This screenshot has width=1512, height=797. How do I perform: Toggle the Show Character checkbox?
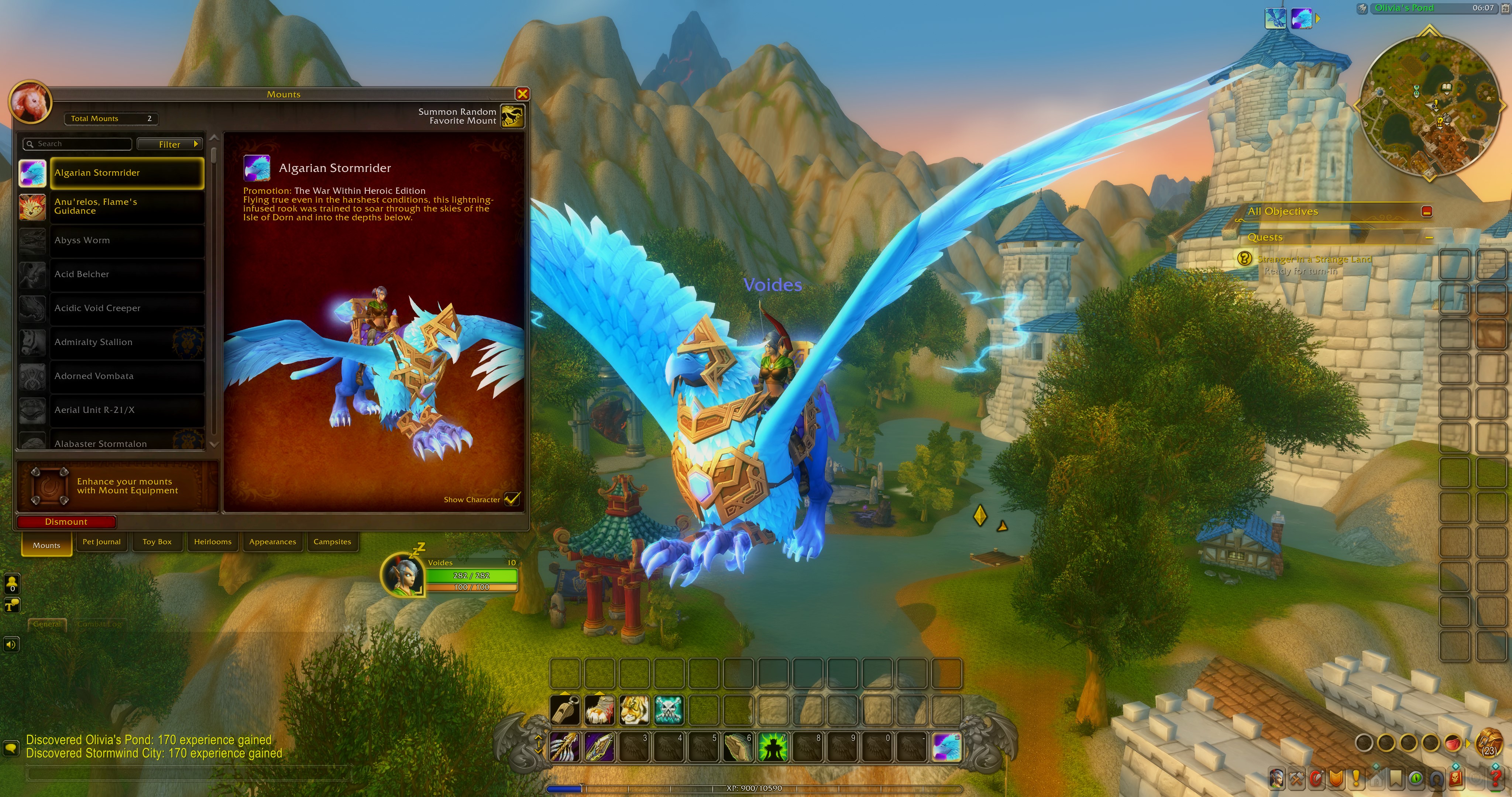(511, 500)
